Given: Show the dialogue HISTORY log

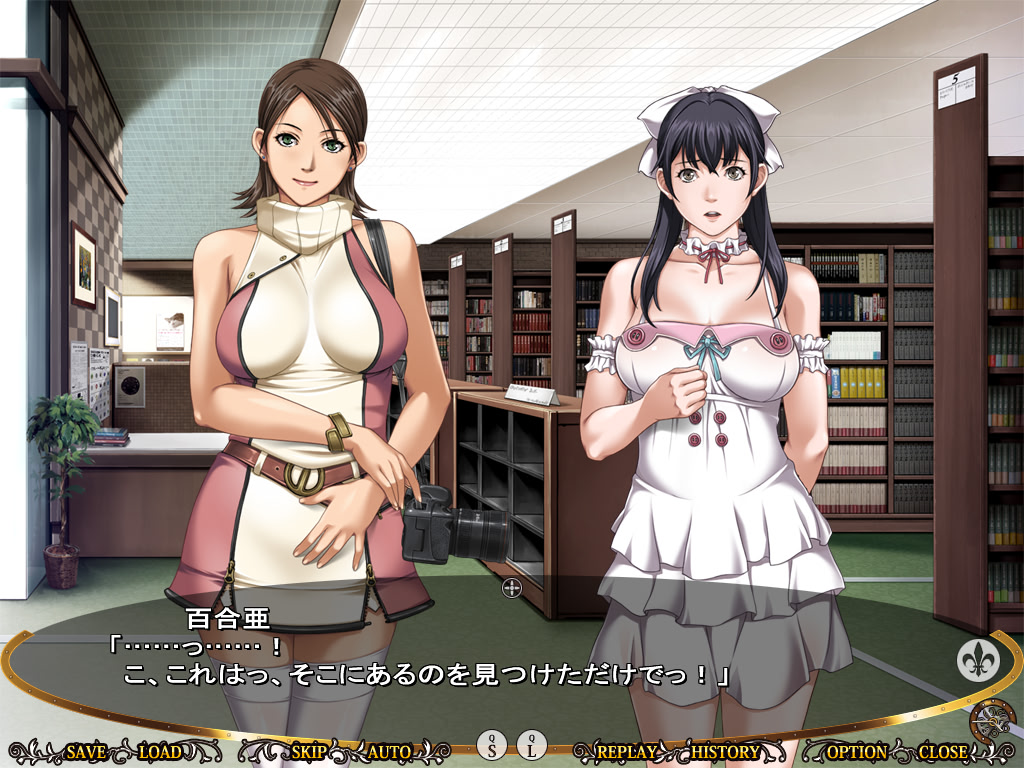Looking at the screenshot, I should tap(725, 751).
